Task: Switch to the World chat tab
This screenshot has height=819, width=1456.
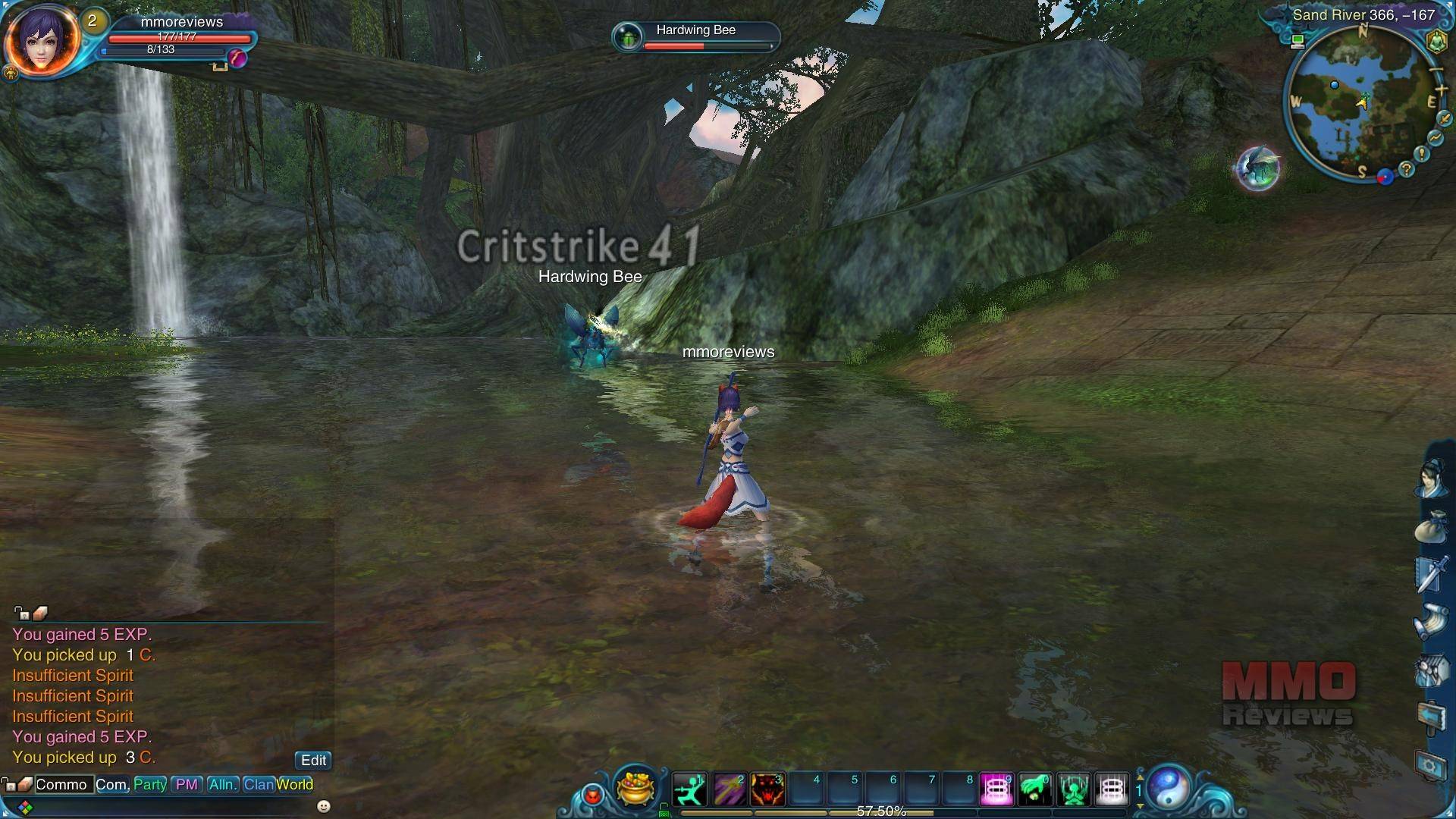Action: pos(295,785)
